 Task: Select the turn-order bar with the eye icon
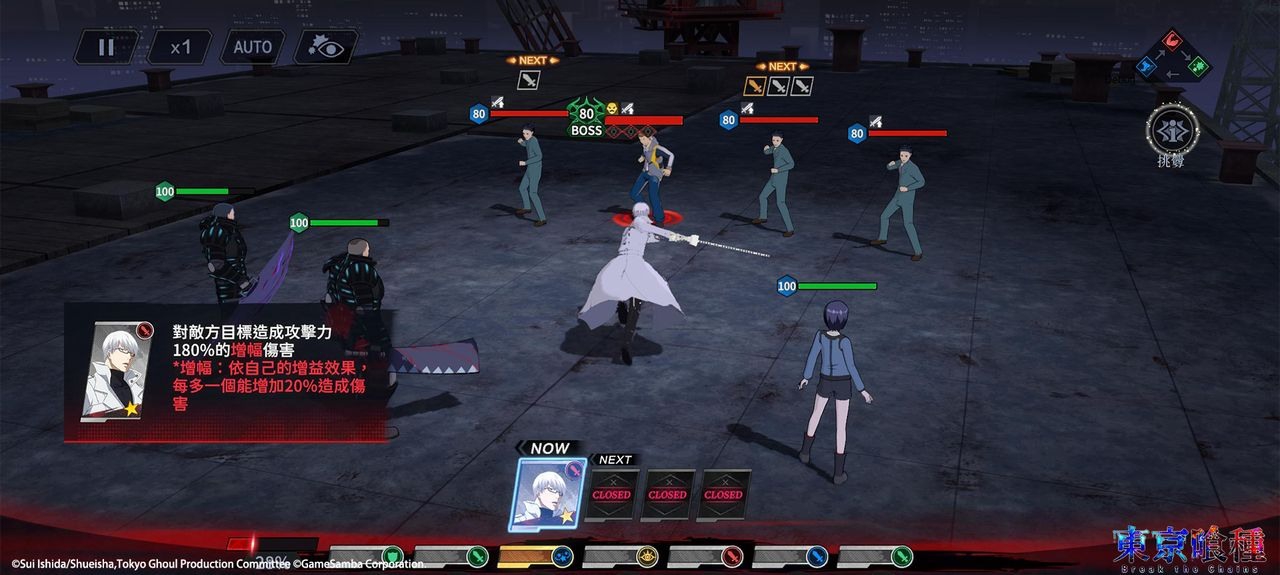620,555
